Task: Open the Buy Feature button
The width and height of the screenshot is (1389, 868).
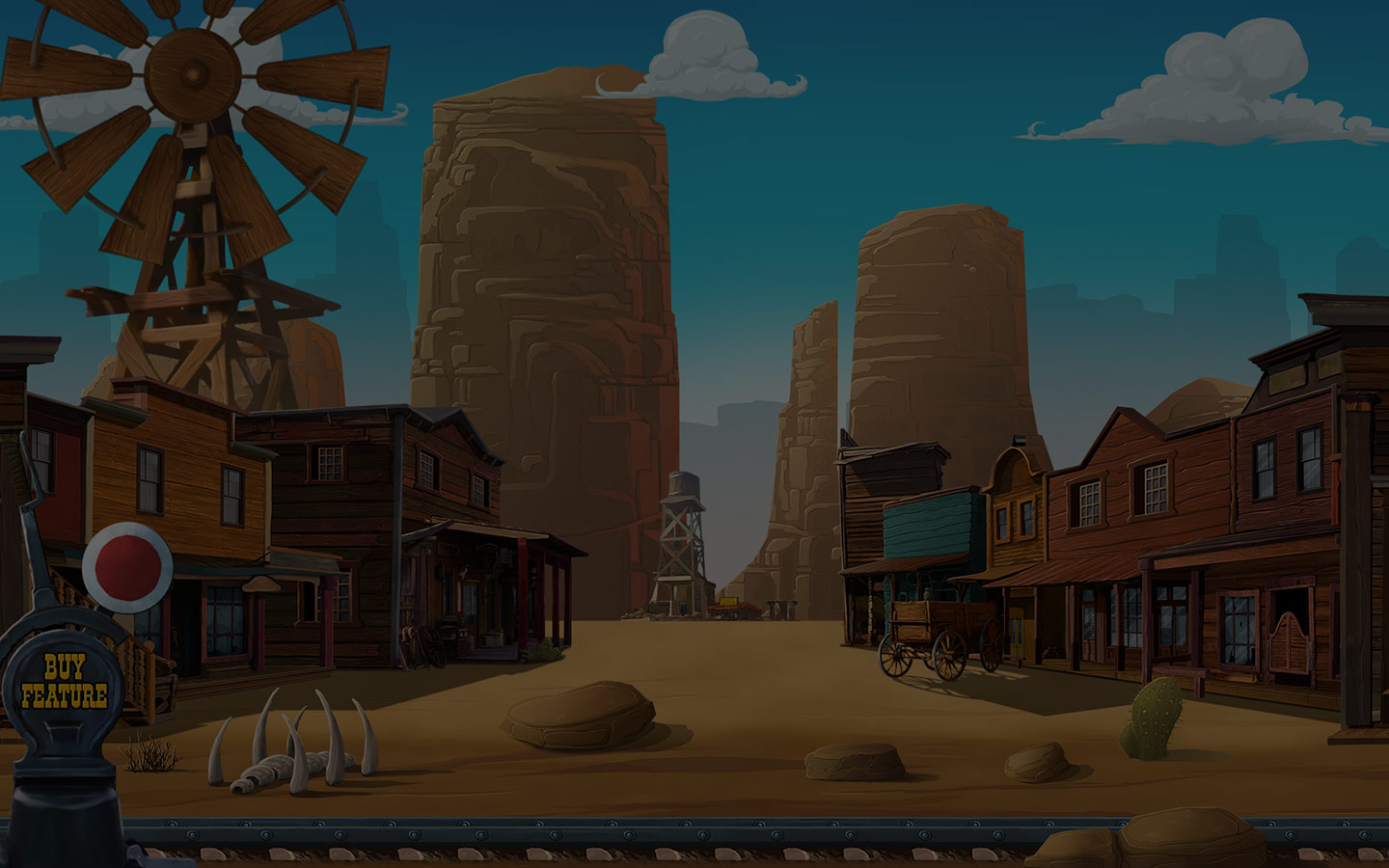Action: click(x=64, y=683)
